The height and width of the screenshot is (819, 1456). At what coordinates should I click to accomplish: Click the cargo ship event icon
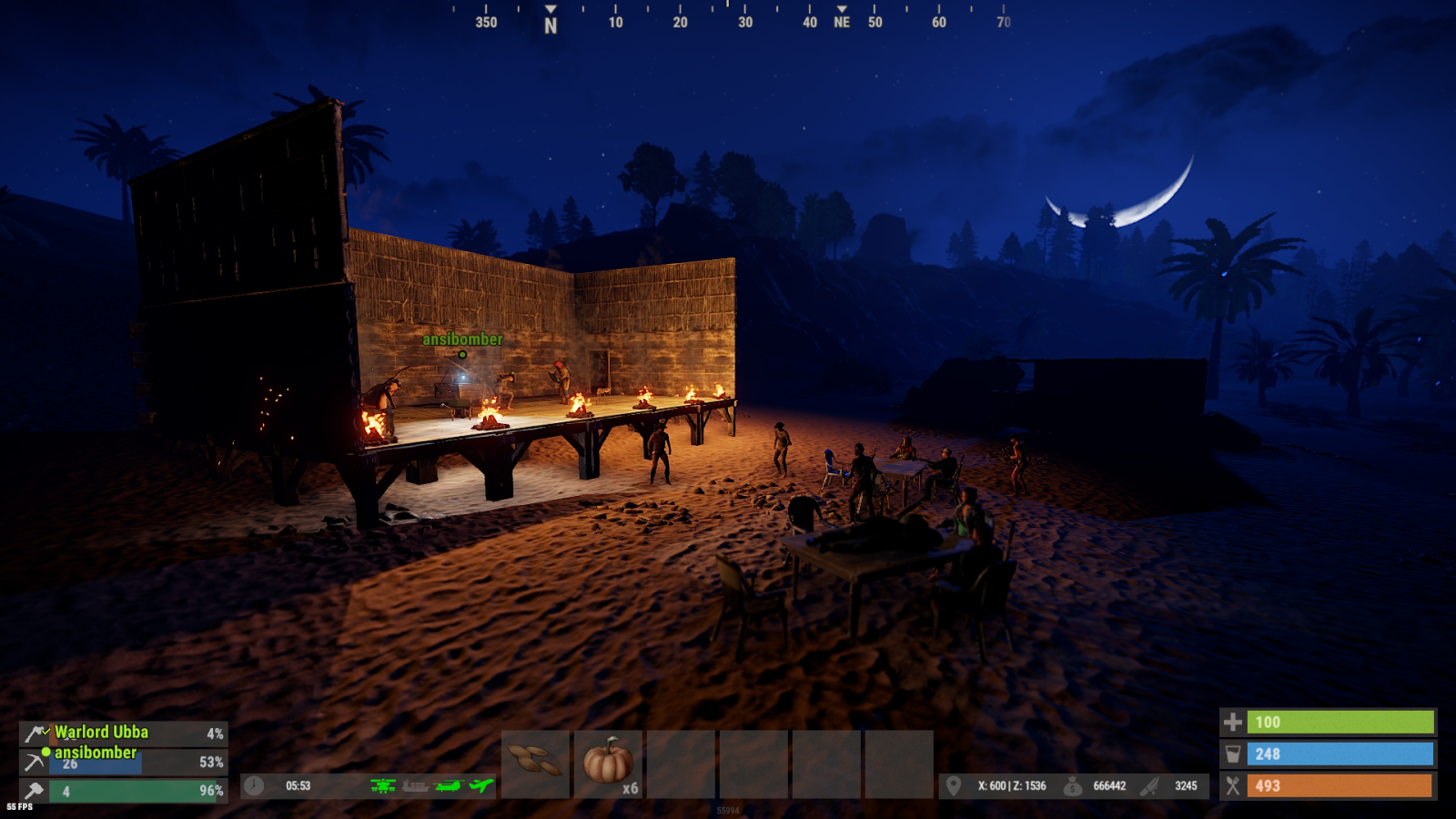(x=416, y=785)
